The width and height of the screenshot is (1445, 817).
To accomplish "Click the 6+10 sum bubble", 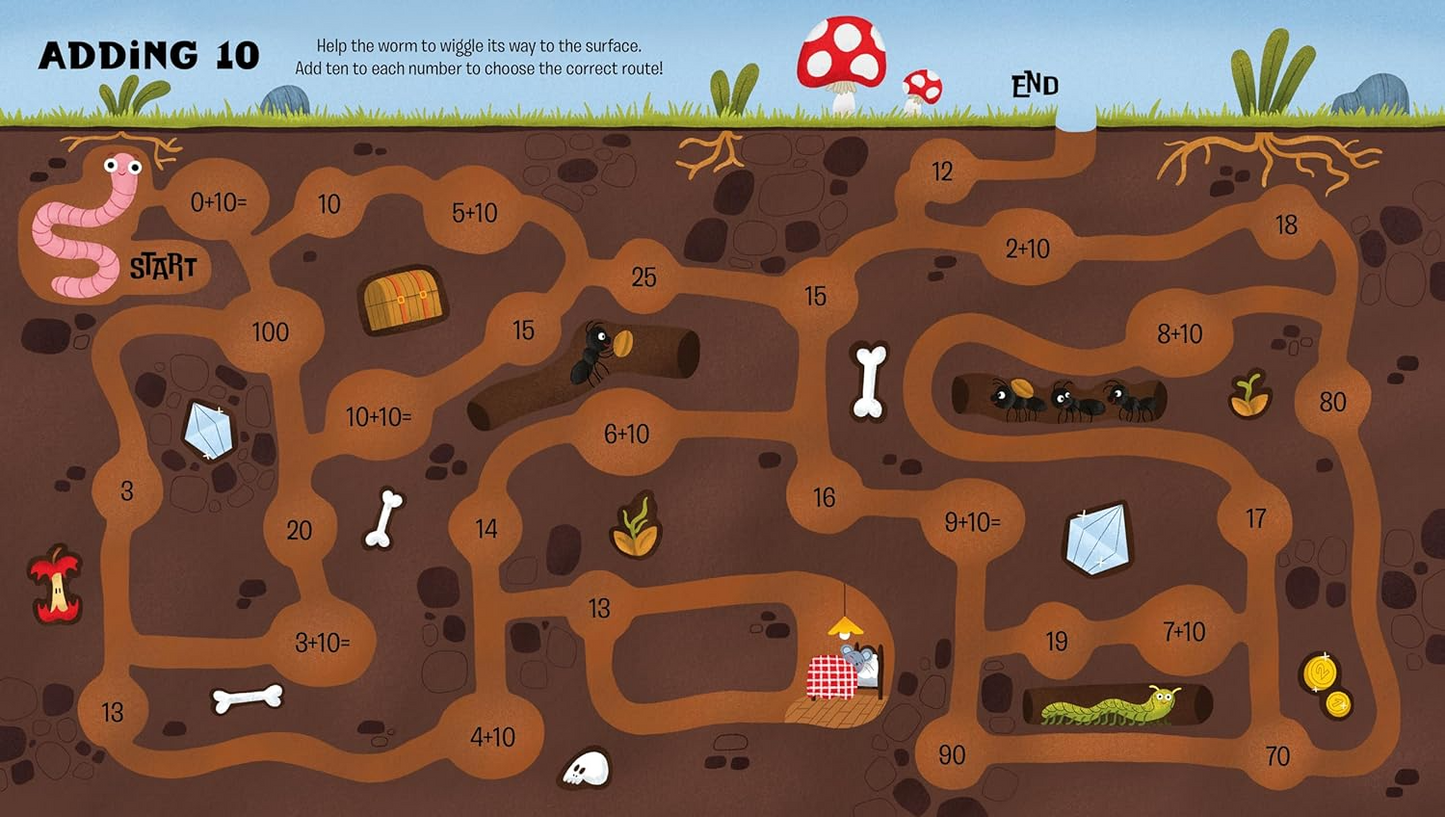I will coord(626,433).
